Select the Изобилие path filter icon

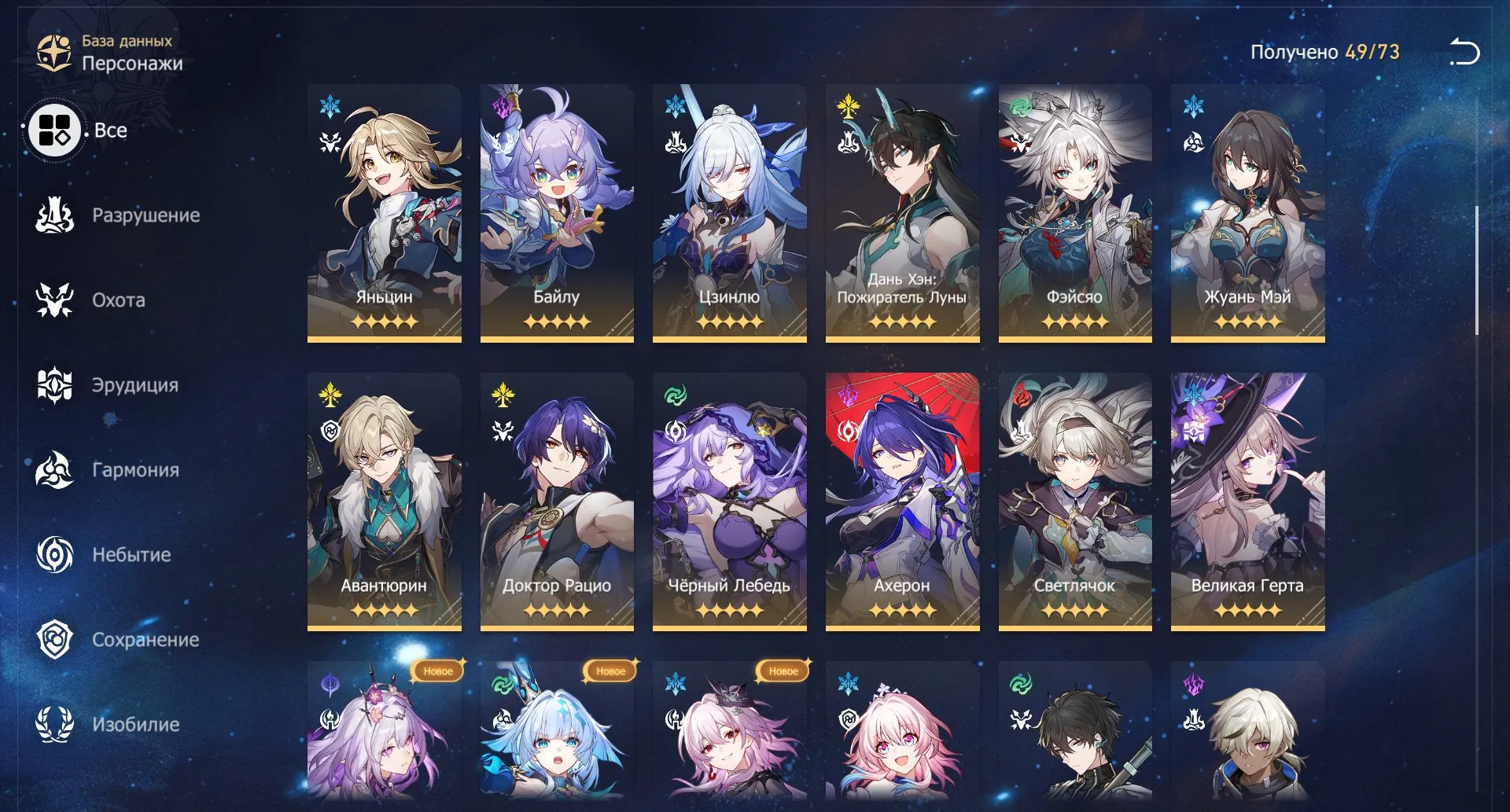pos(52,724)
